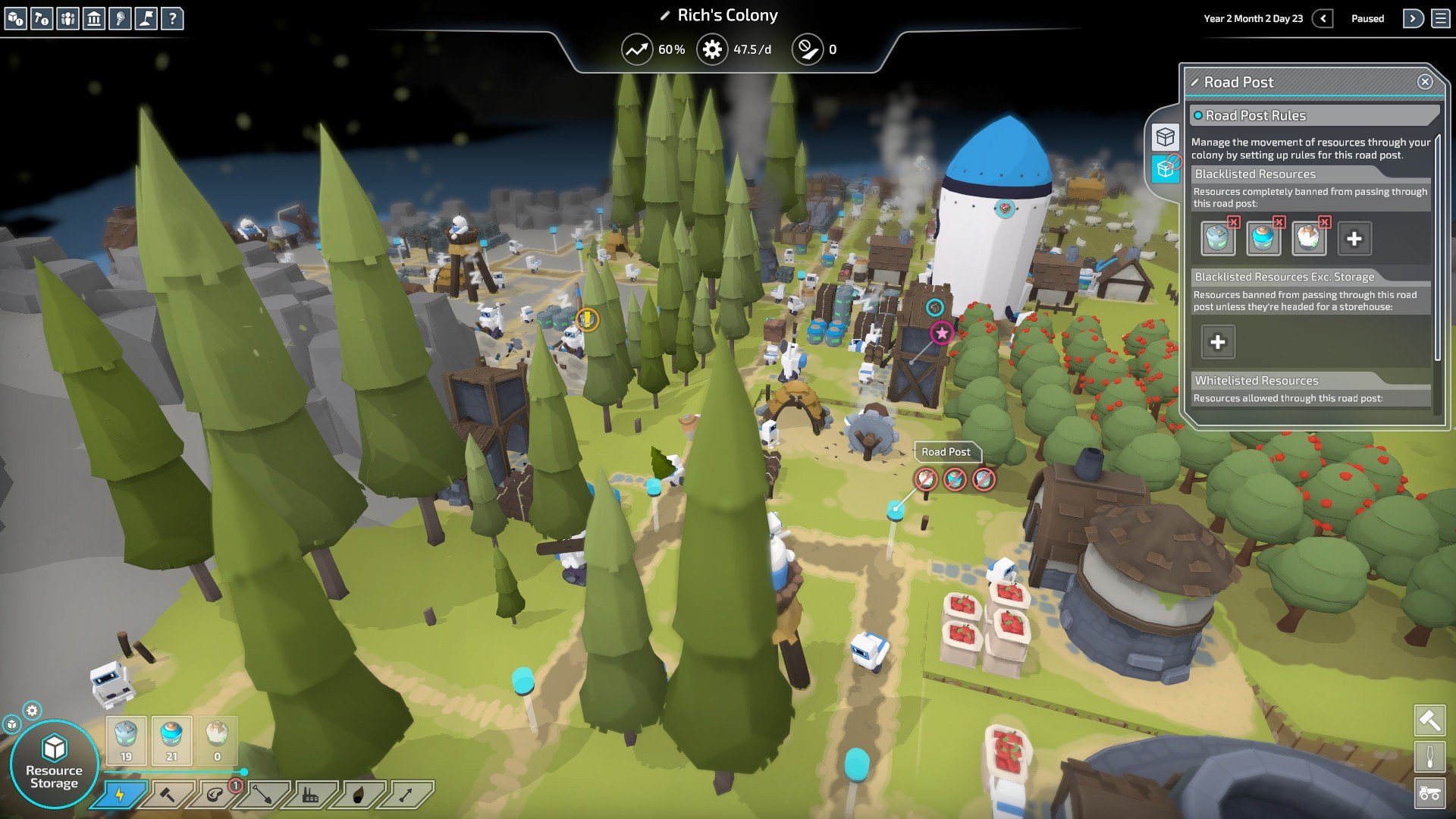Image resolution: width=1456 pixels, height=819 pixels.
Task: Activate the demolish hammer tool
Action: (1429, 720)
